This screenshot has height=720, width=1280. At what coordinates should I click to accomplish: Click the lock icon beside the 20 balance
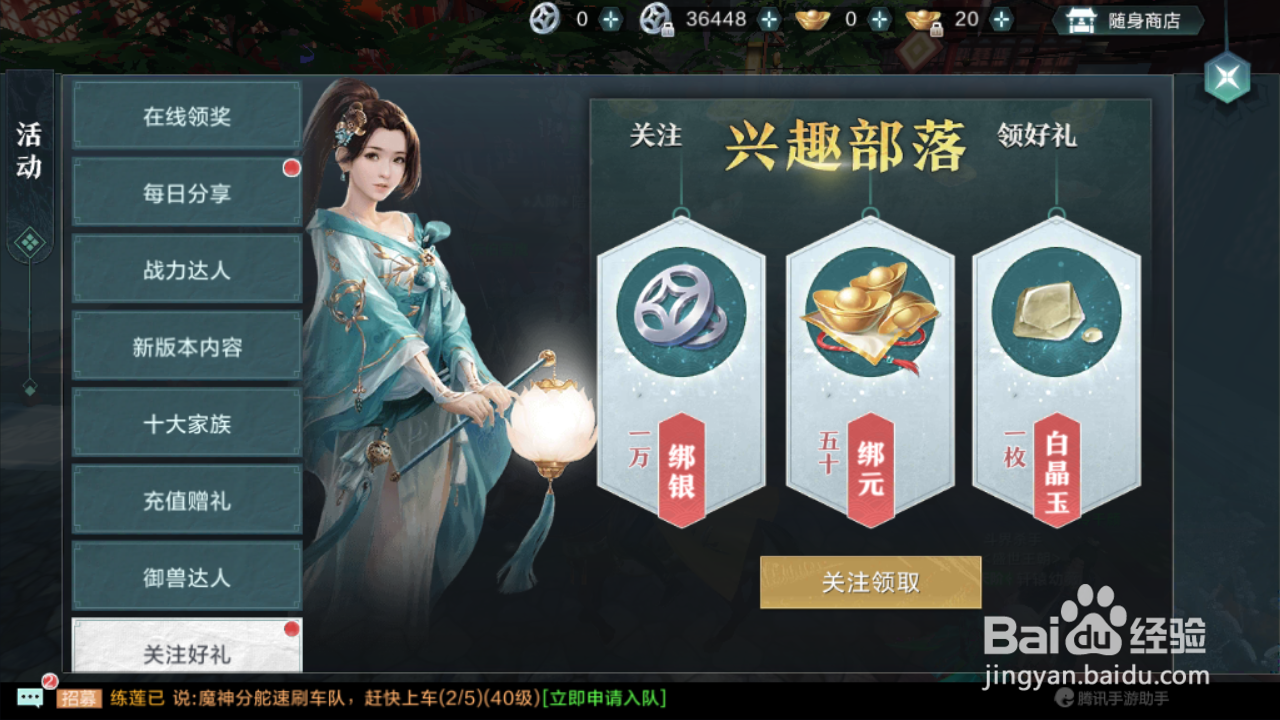click(936, 28)
